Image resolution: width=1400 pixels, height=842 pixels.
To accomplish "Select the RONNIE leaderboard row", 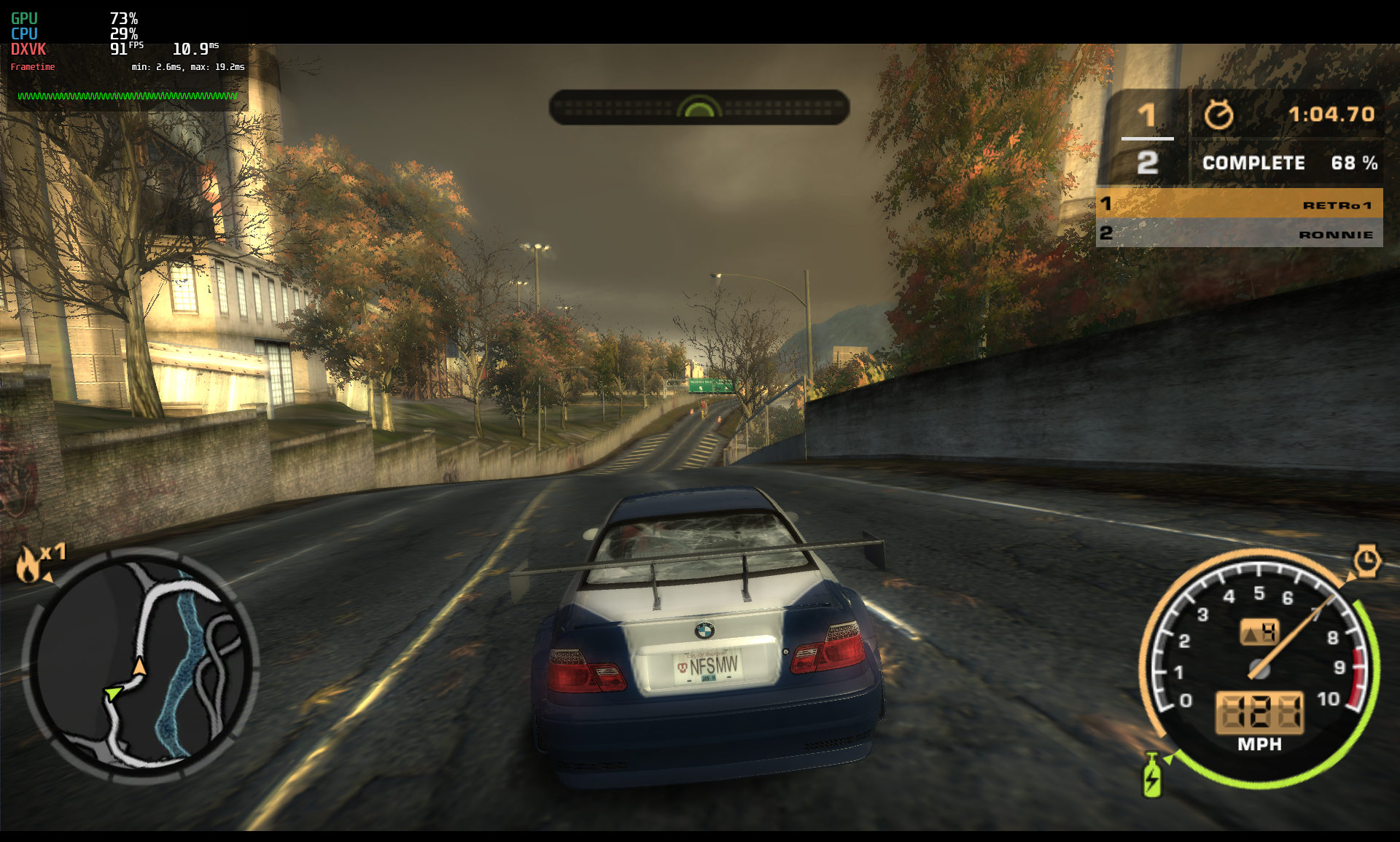I will [1239, 234].
